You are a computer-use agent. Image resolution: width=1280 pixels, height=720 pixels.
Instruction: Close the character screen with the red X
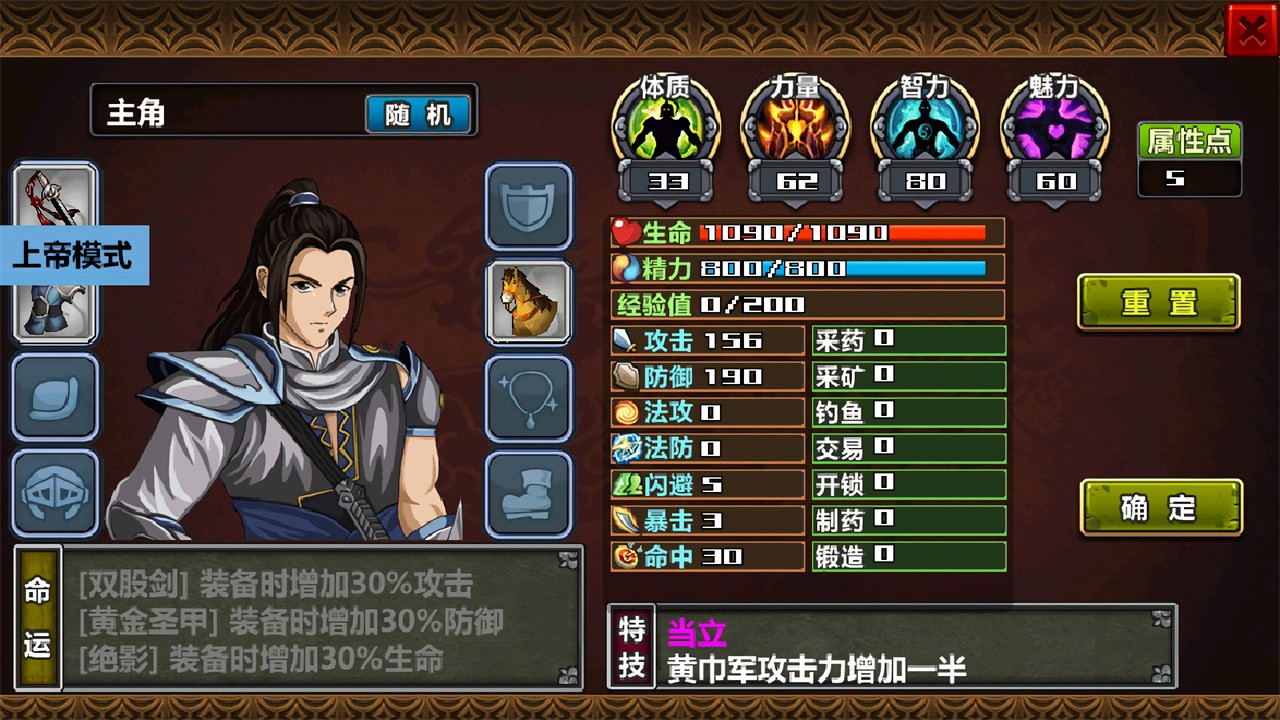(1251, 31)
